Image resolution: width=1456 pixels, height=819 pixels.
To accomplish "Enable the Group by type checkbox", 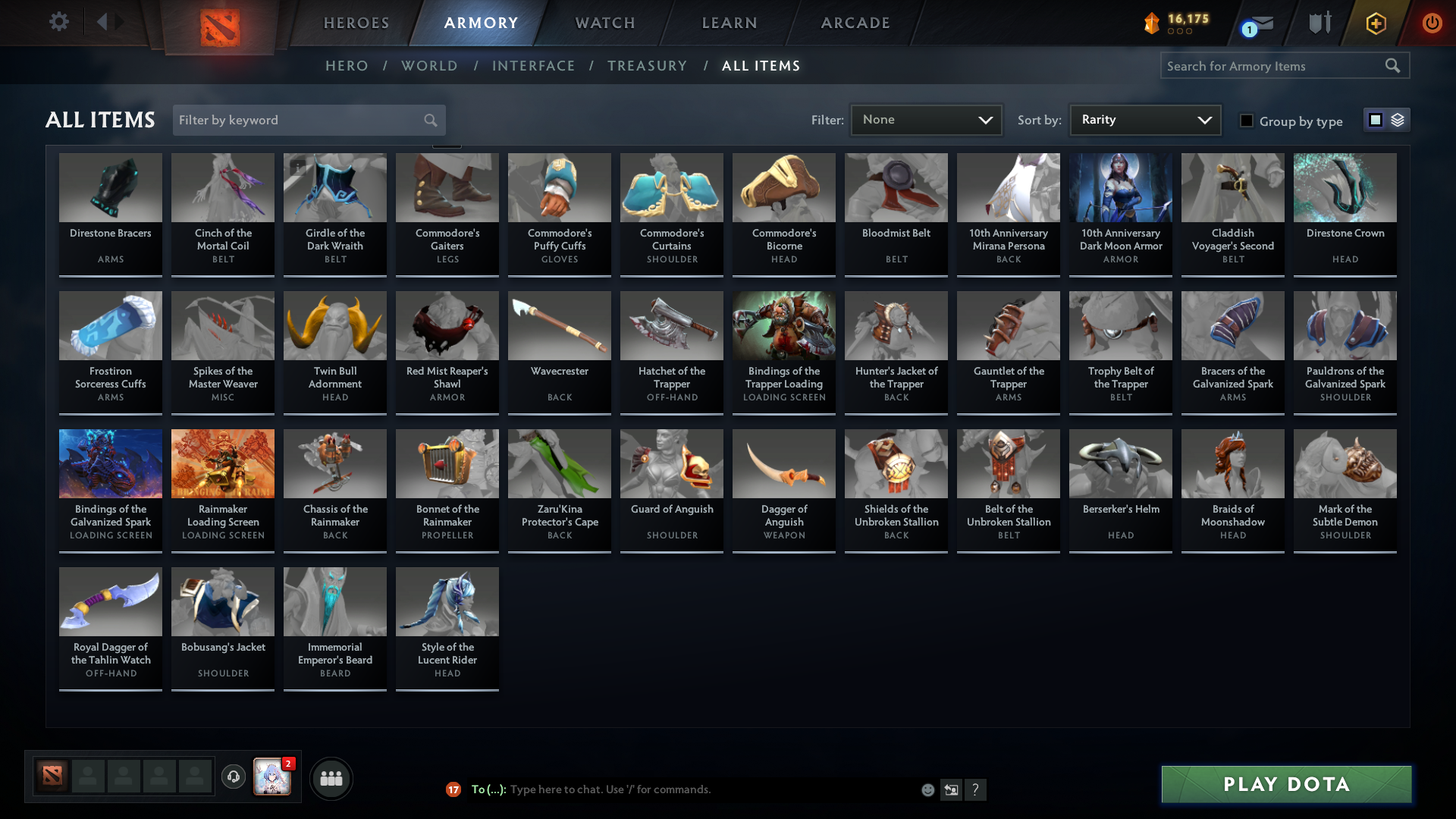I will click(1247, 121).
